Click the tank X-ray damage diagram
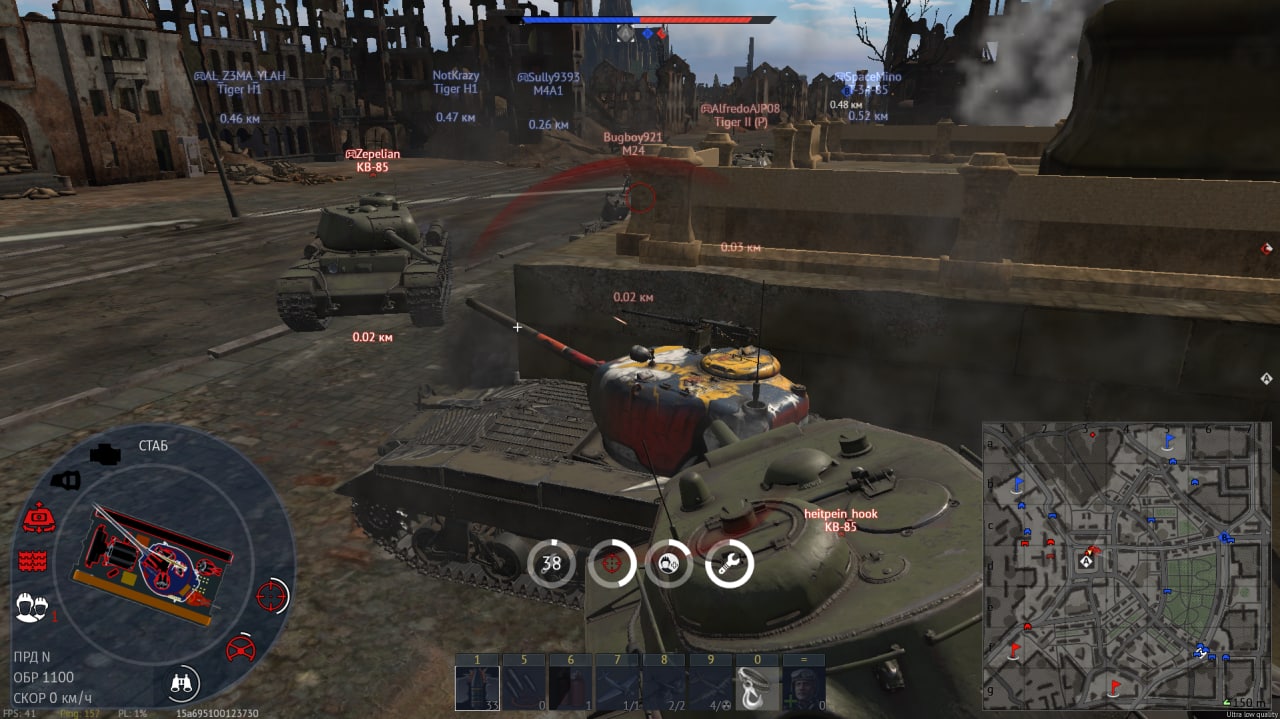1280x719 pixels. click(150, 560)
